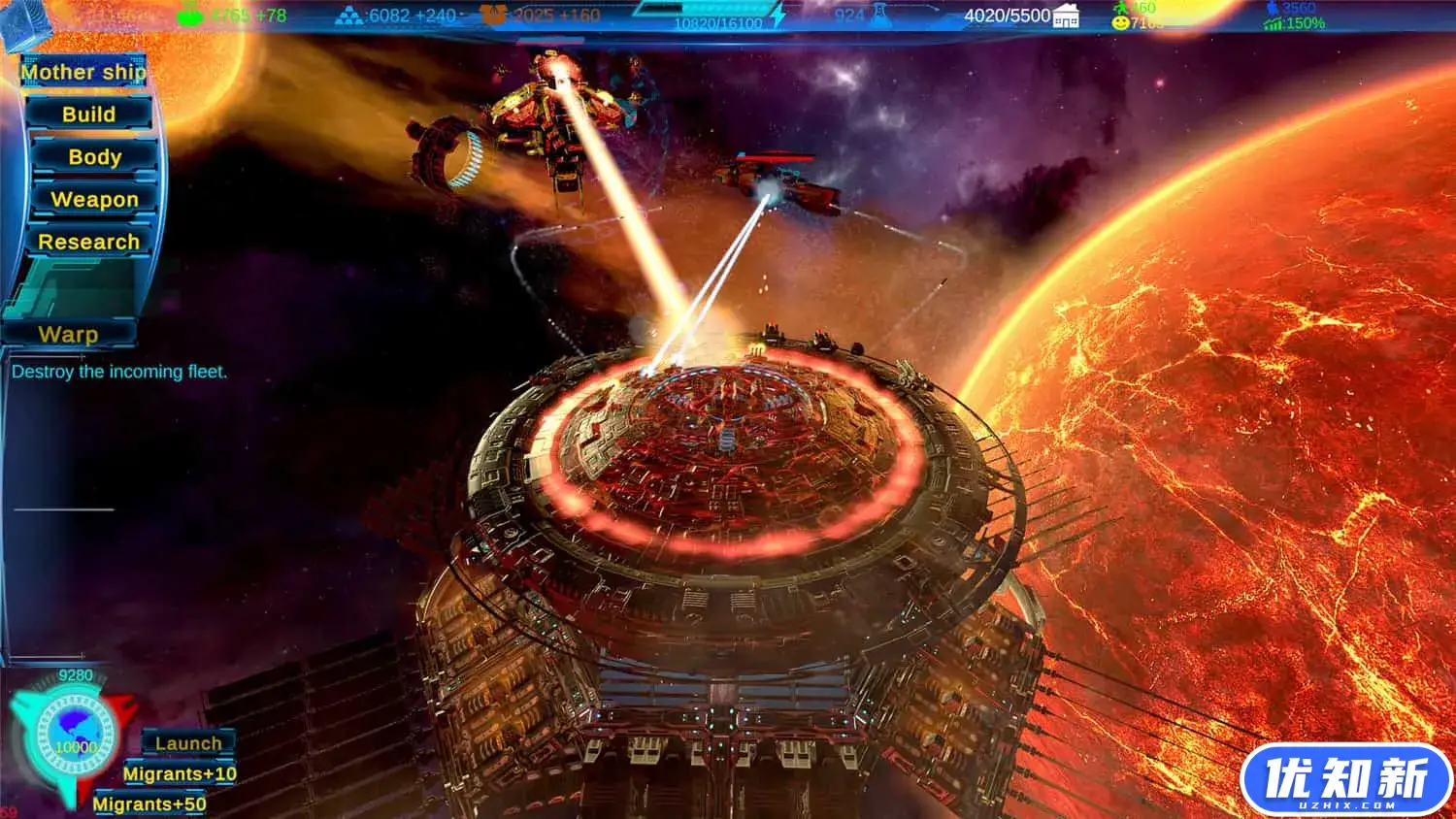Open the Weapon menu

click(x=94, y=200)
